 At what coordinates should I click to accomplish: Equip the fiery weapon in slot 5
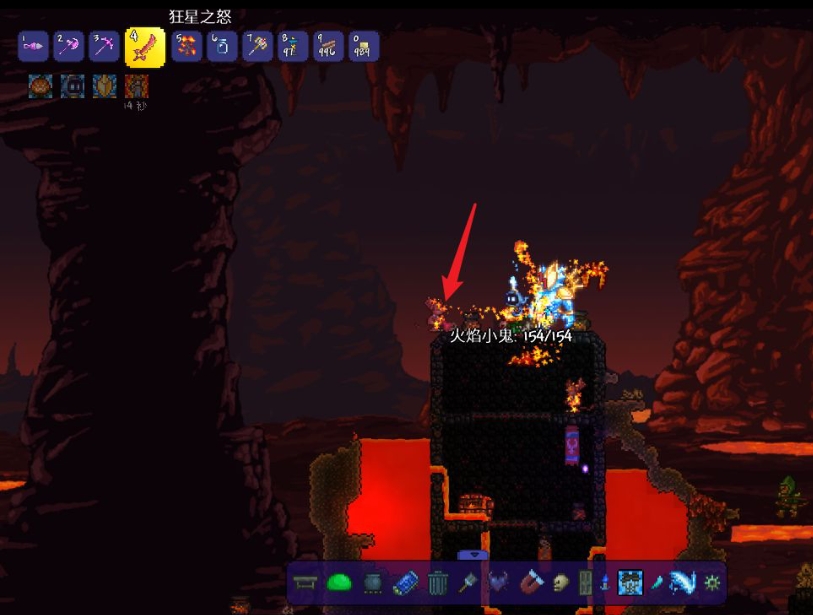[x=187, y=46]
